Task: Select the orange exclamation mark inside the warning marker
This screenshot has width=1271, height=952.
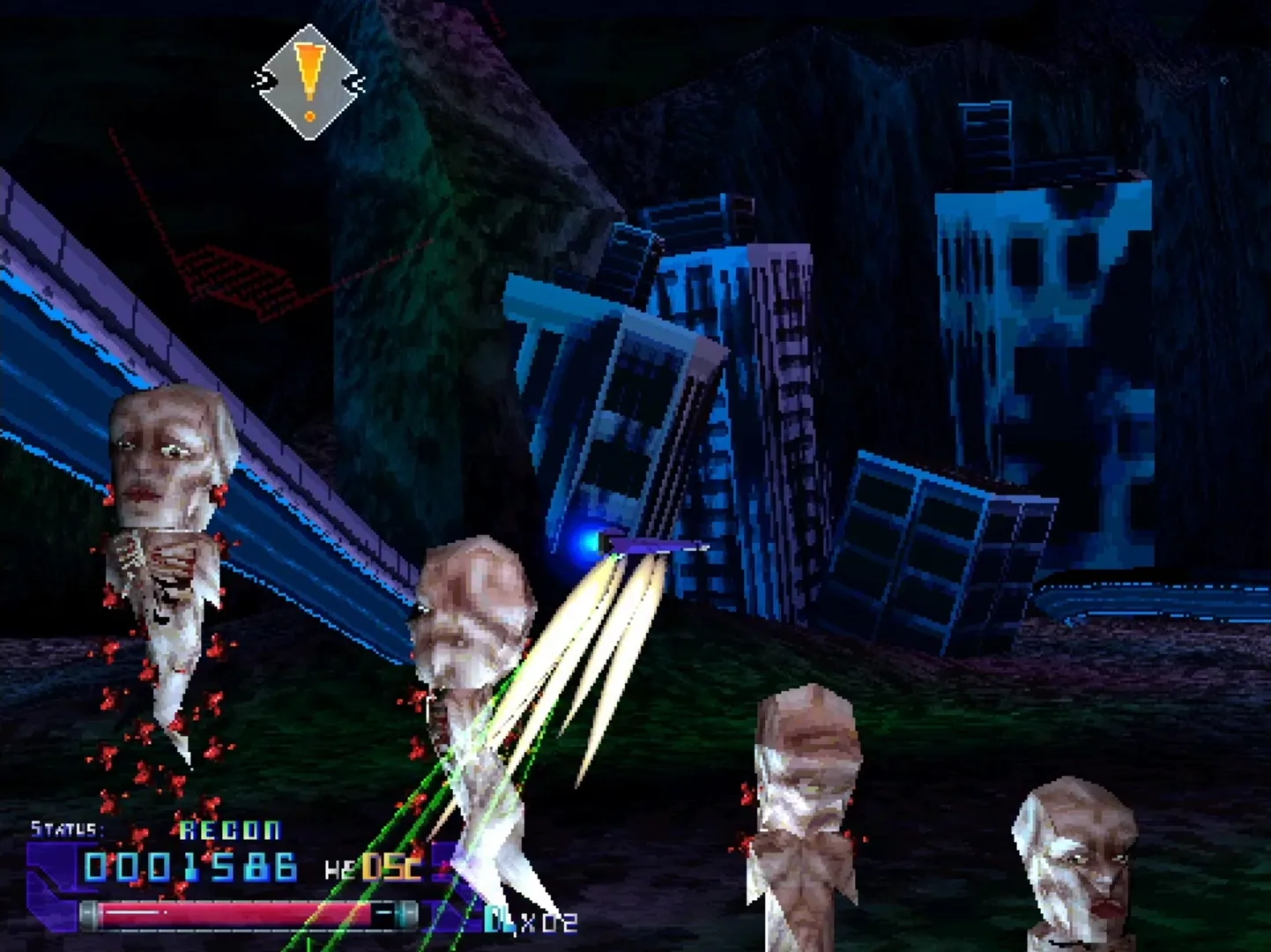Action: pos(308,69)
